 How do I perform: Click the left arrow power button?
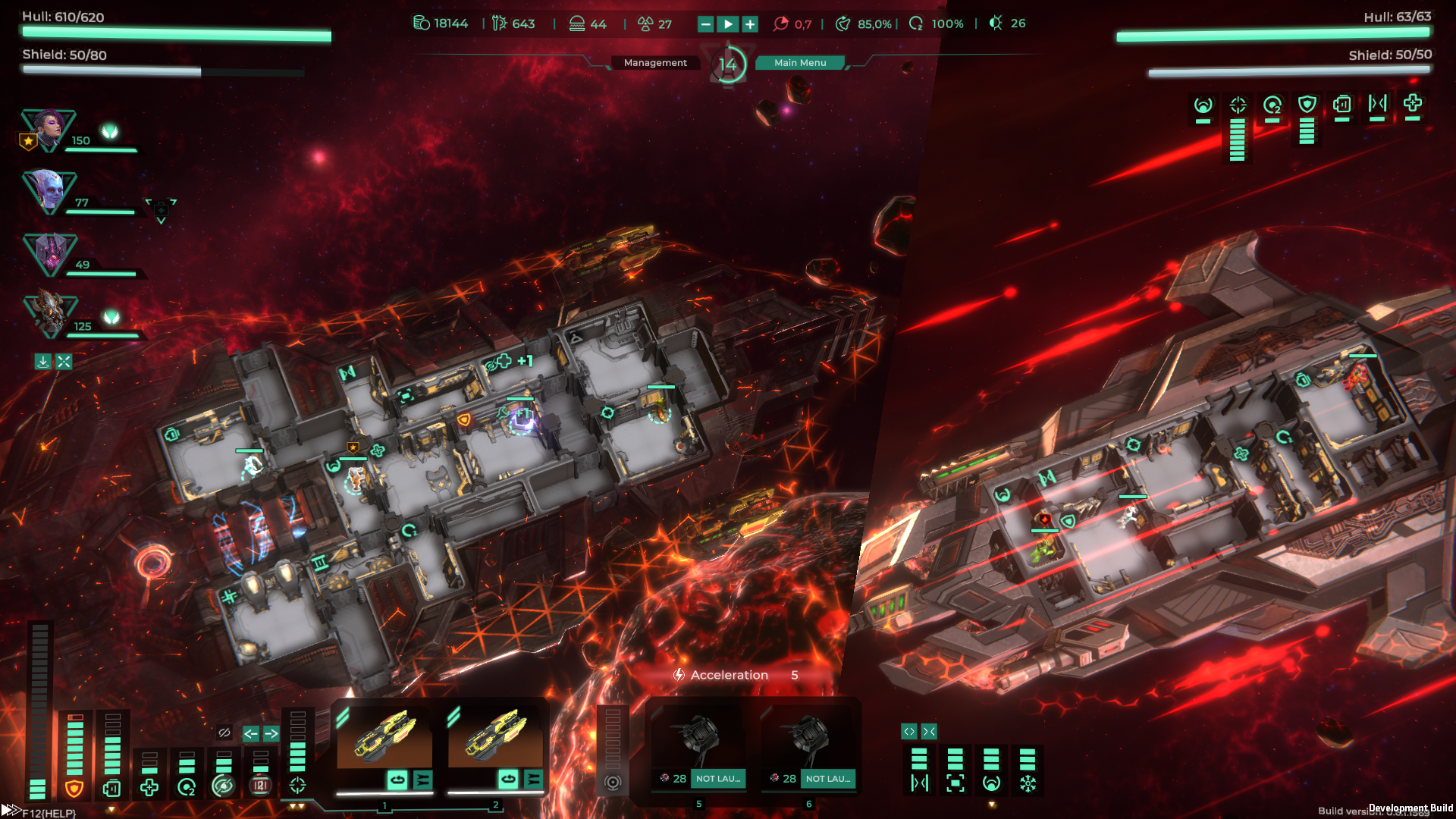pyautogui.click(x=250, y=733)
